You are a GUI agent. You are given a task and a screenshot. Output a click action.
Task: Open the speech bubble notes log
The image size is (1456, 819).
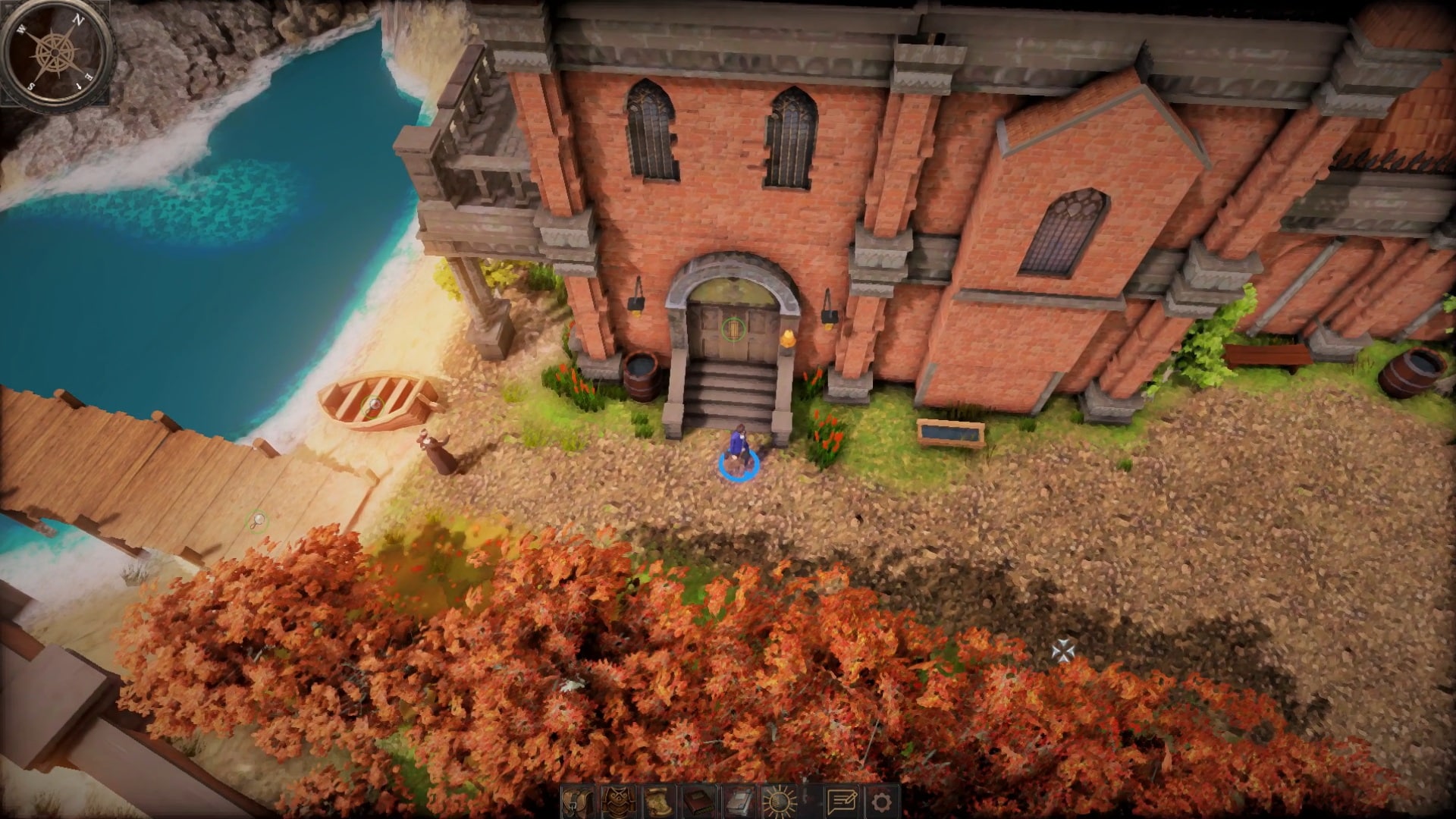841,801
